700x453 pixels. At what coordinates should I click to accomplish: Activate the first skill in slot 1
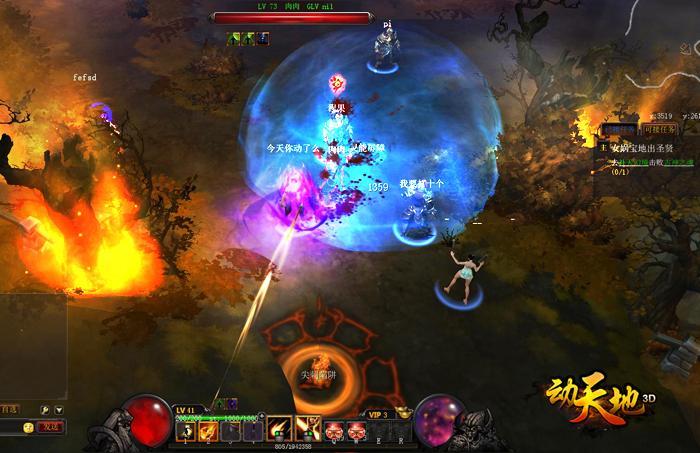186,430
